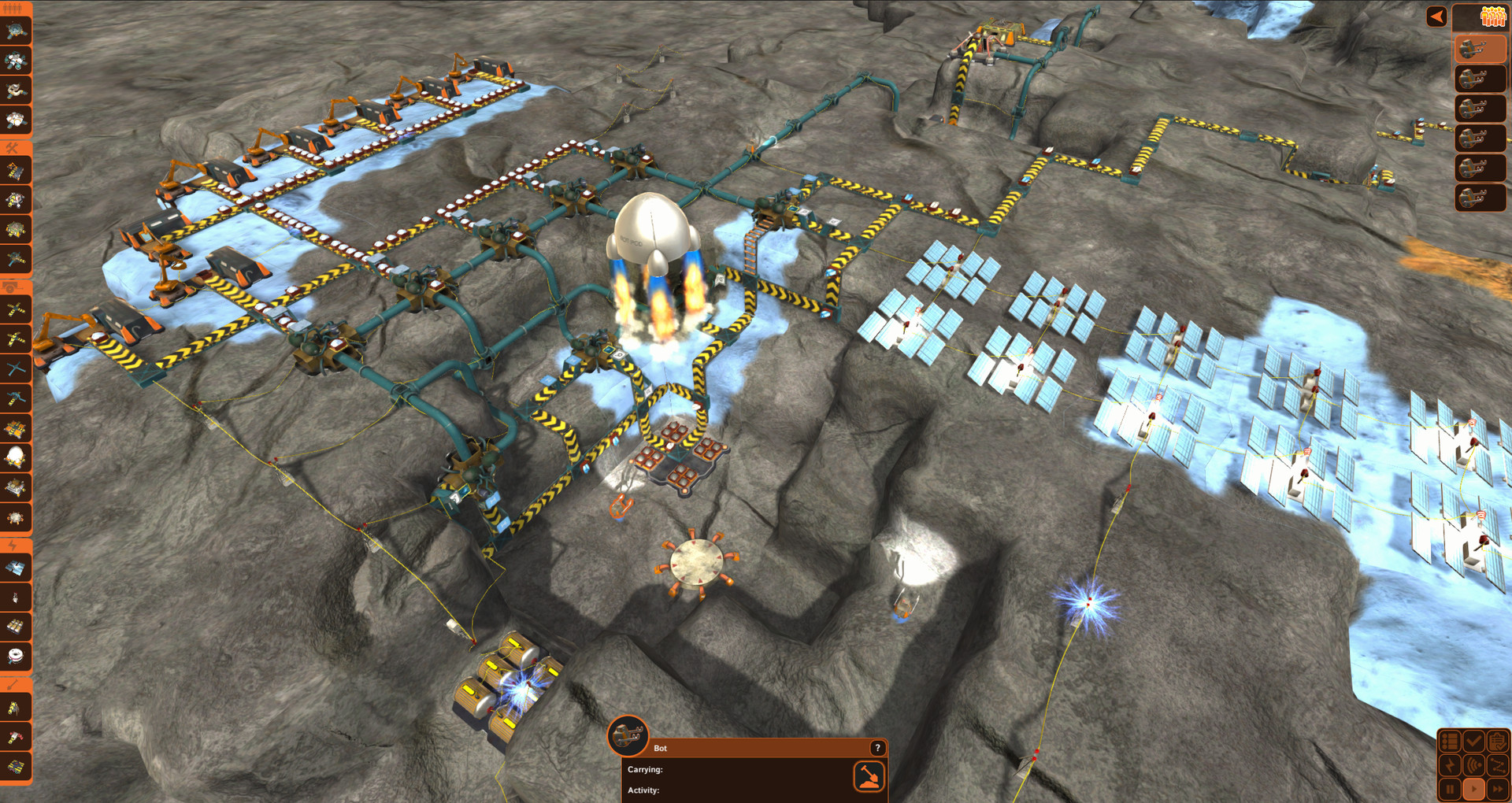Select the topmost building in the left toolbar

click(x=15, y=31)
